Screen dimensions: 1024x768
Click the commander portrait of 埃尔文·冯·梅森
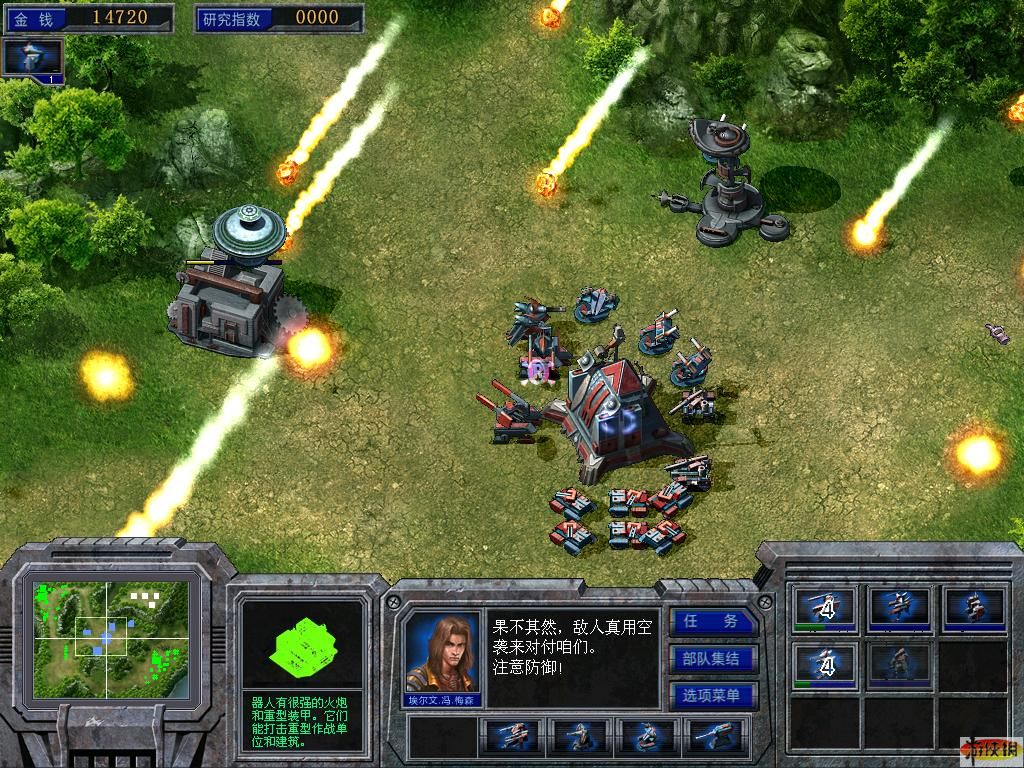point(442,653)
